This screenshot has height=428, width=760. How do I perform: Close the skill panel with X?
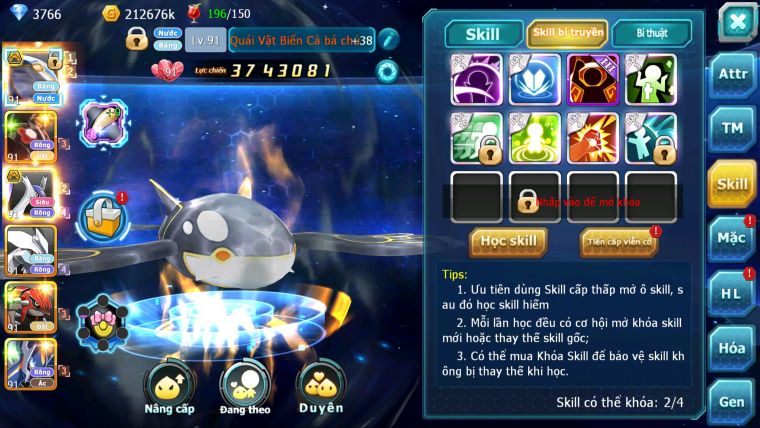736,21
